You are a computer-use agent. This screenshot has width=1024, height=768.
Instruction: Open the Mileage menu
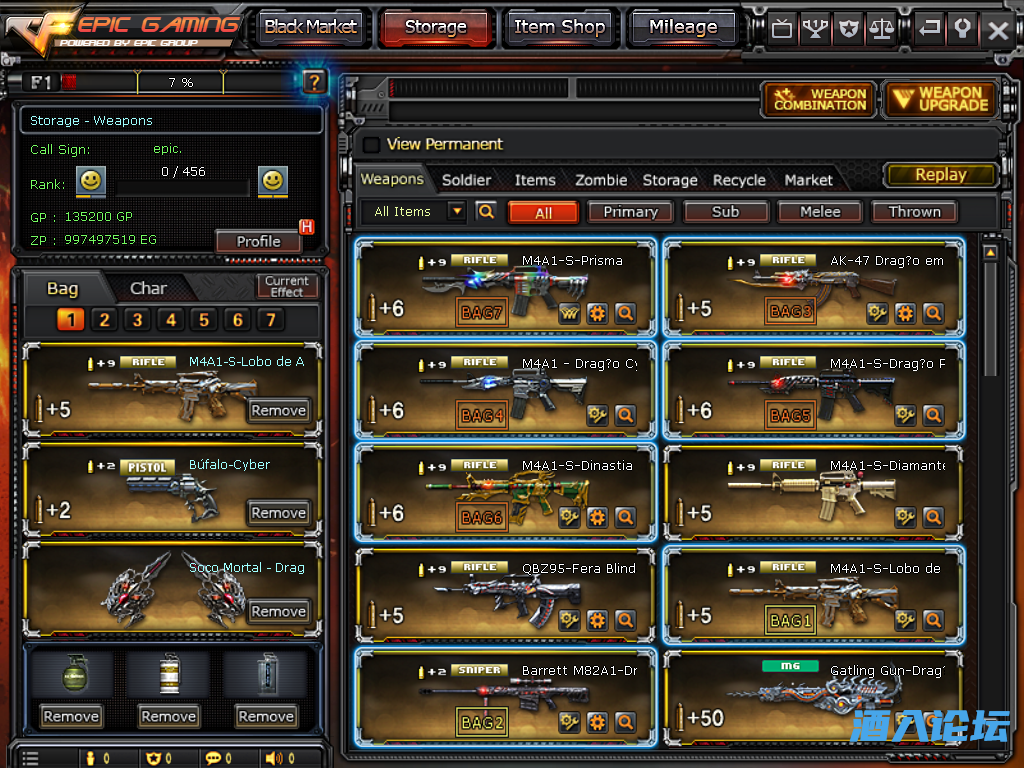683,28
